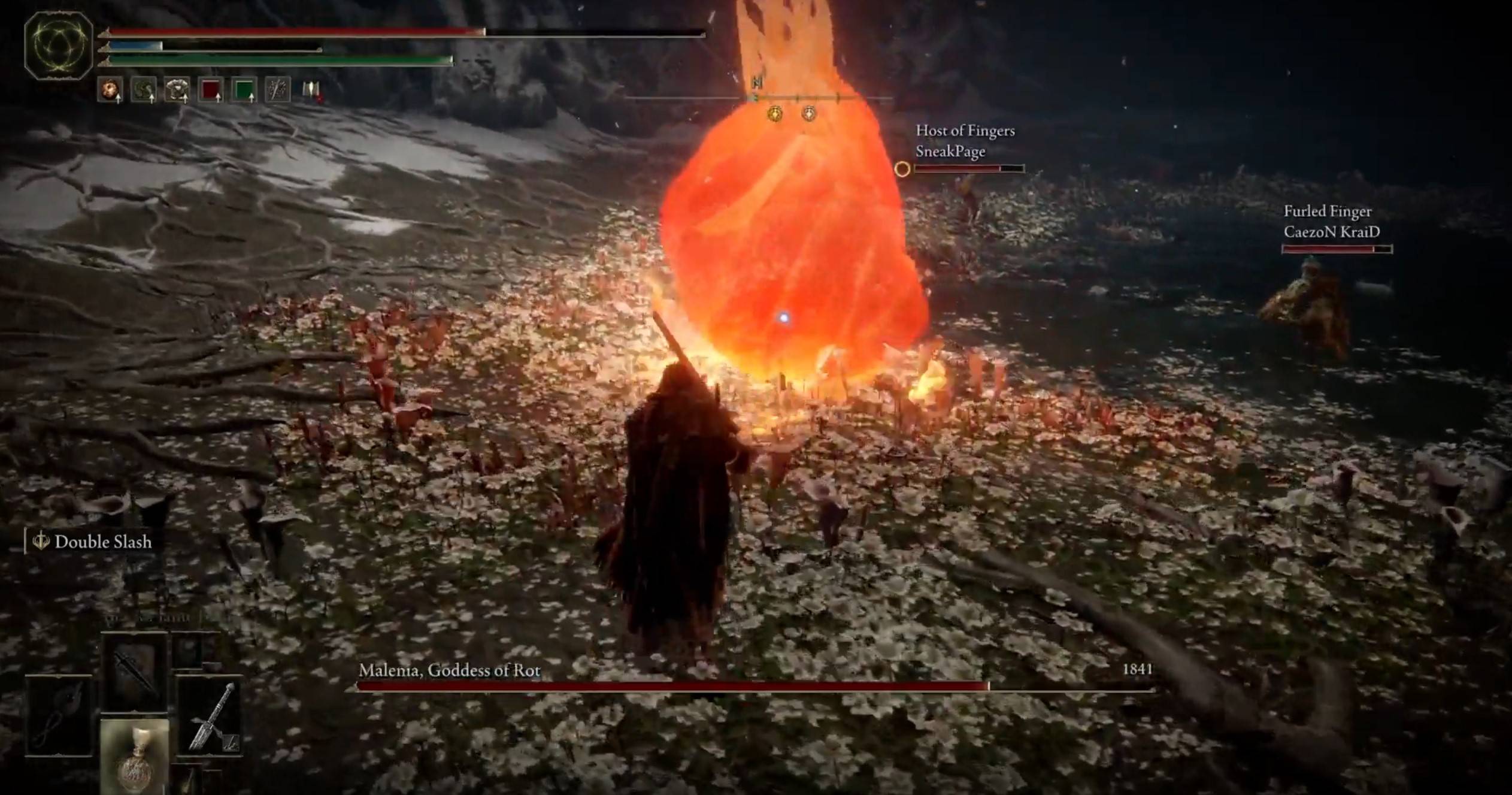Click the chest armor buff icon

pyautogui.click(x=177, y=90)
